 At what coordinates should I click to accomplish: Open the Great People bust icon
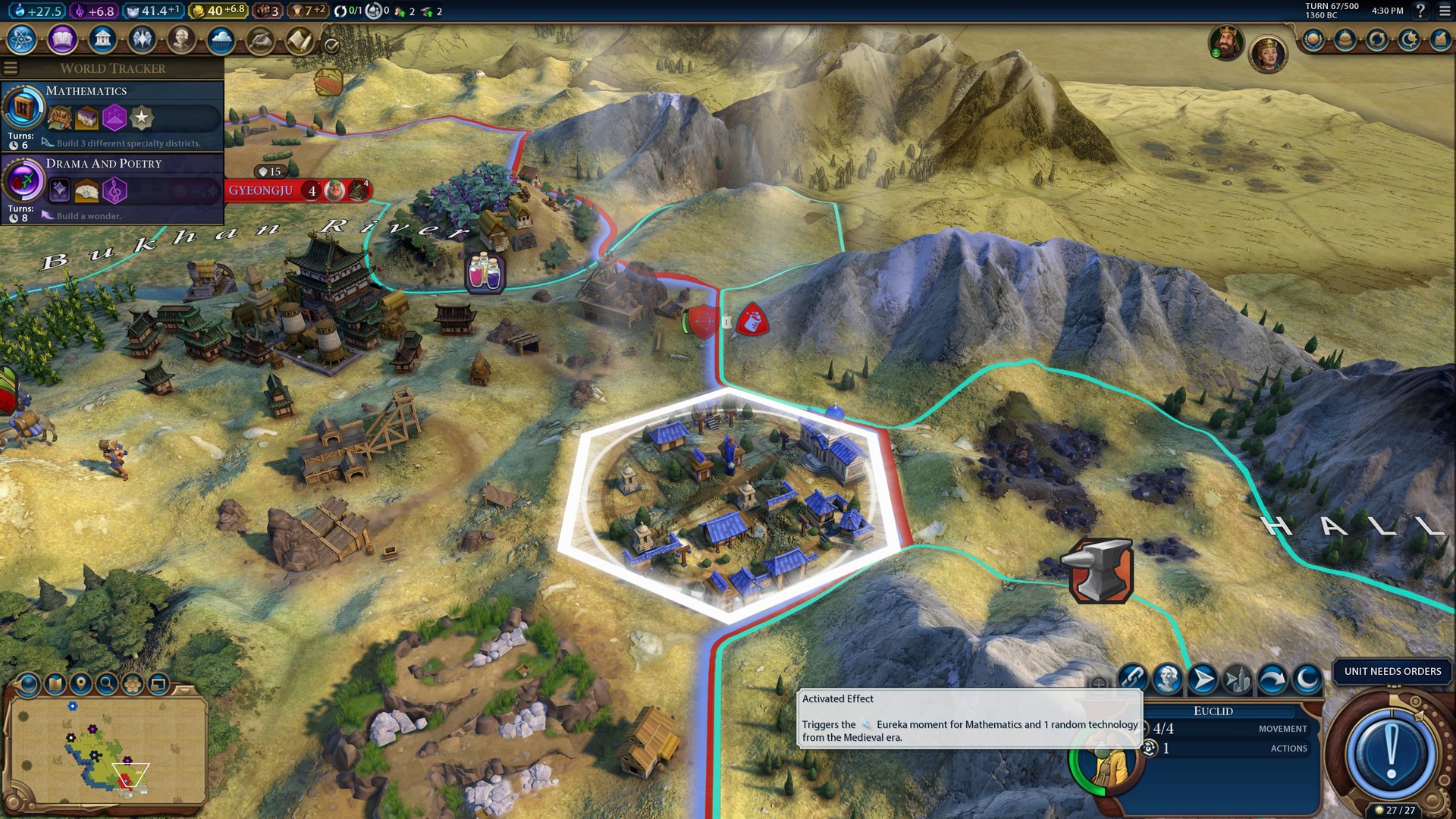click(181, 39)
